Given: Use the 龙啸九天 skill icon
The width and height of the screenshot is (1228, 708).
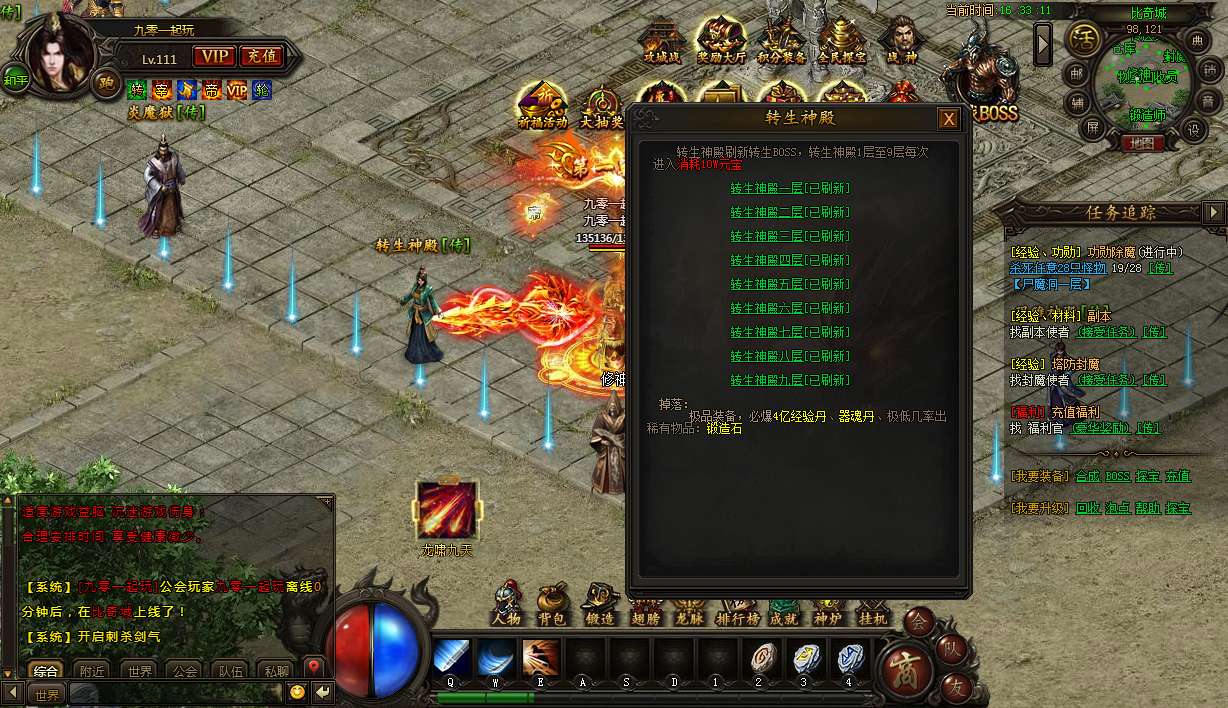Looking at the screenshot, I should tap(447, 510).
